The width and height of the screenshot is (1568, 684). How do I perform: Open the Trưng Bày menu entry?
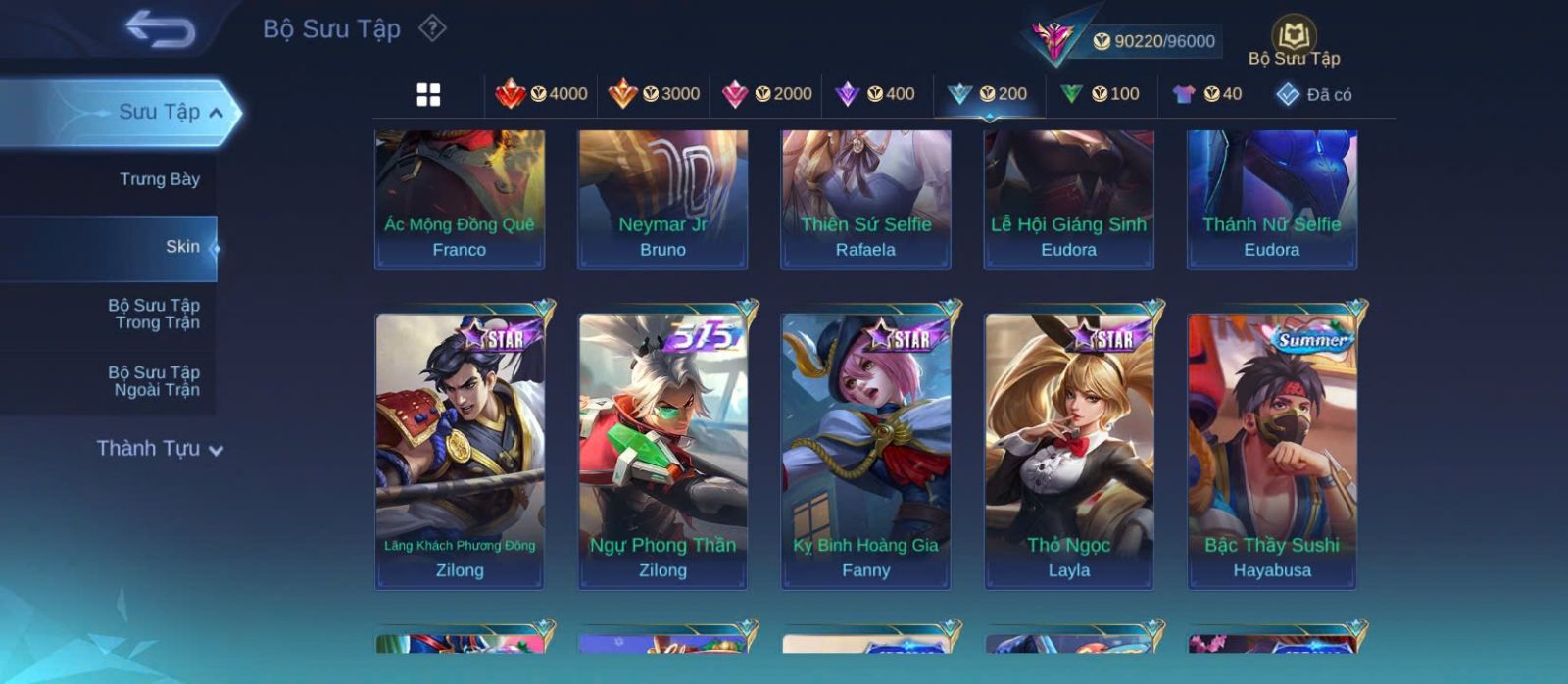point(159,179)
